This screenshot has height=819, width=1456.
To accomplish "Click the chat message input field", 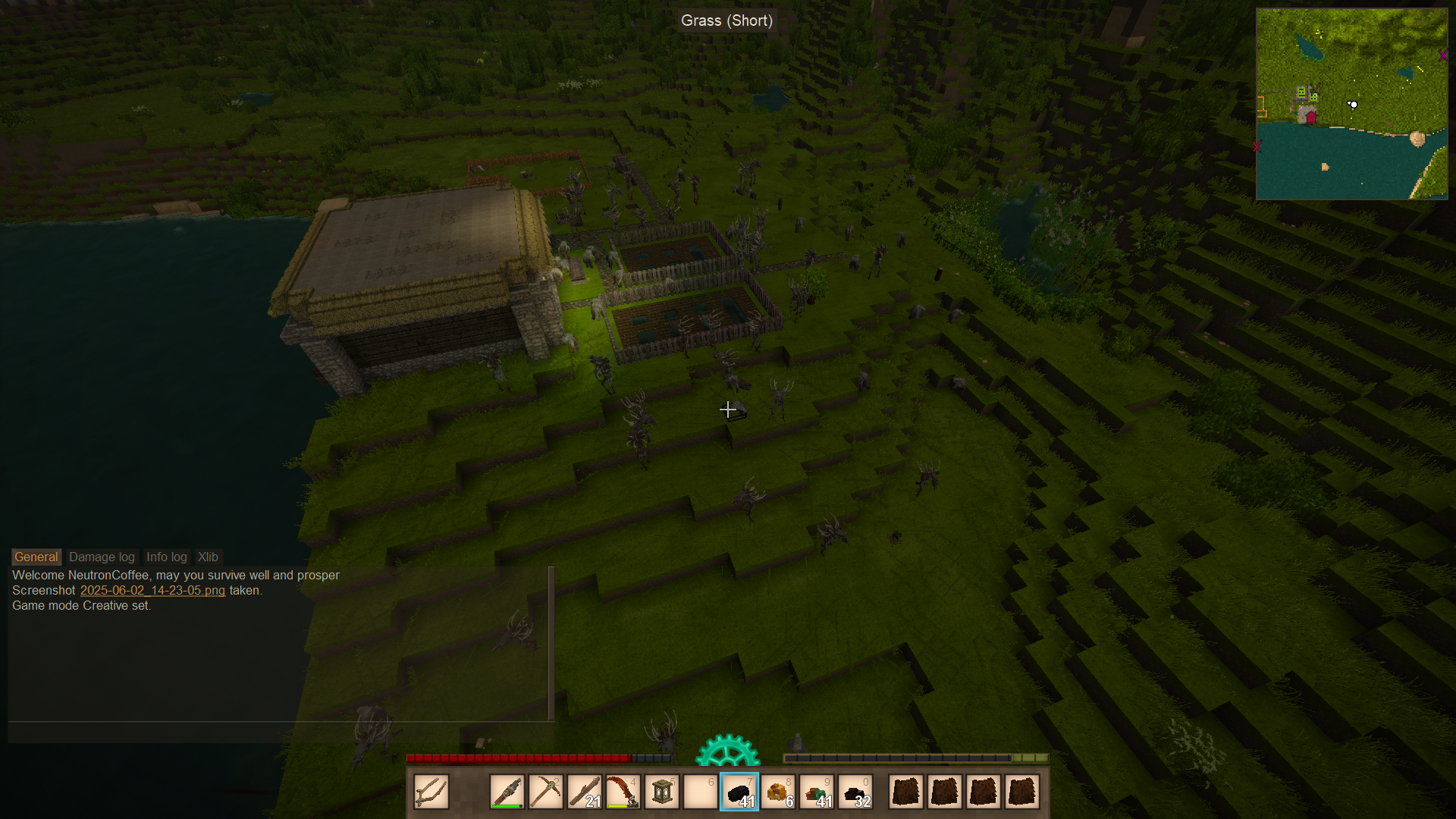I will (x=281, y=732).
